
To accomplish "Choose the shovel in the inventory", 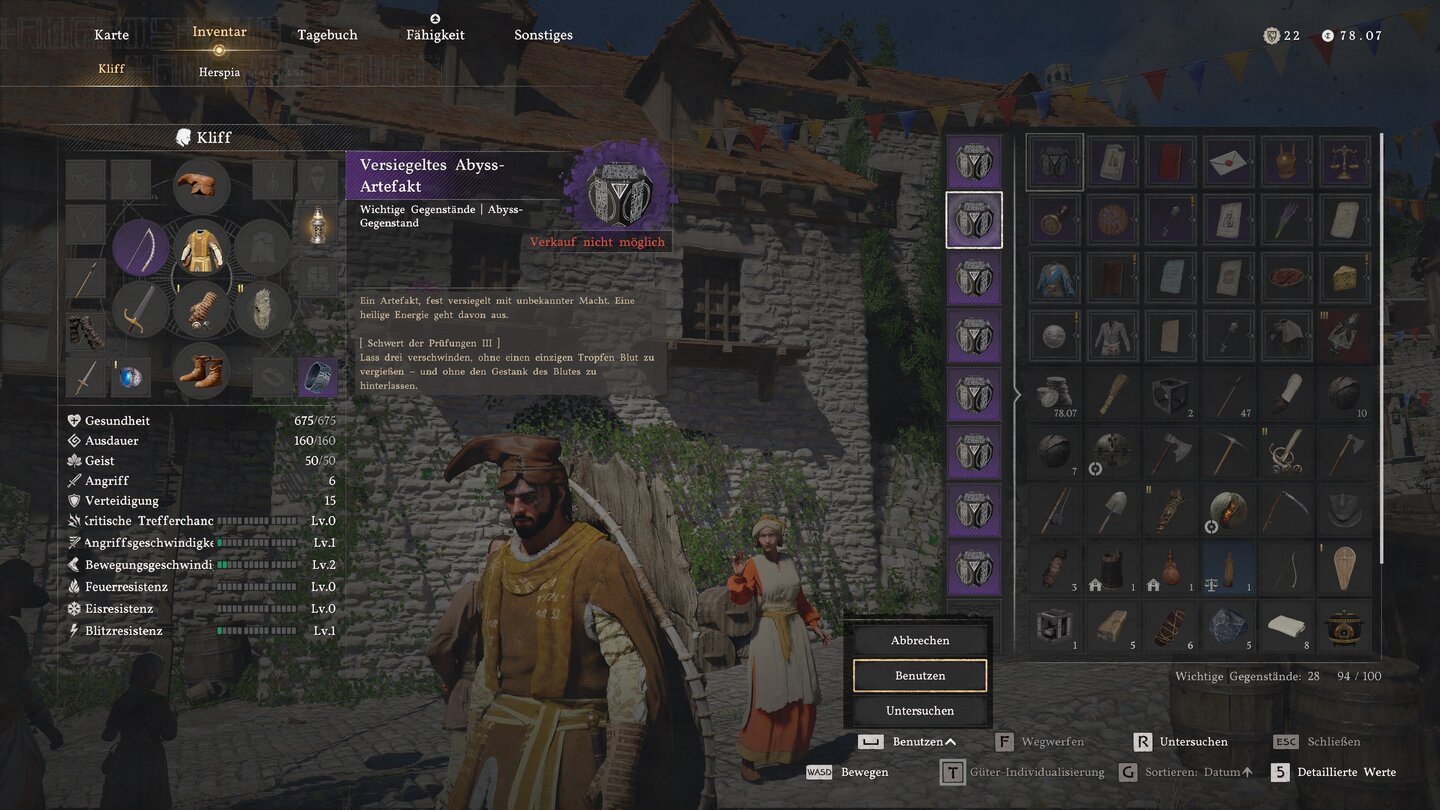I will tap(1112, 511).
